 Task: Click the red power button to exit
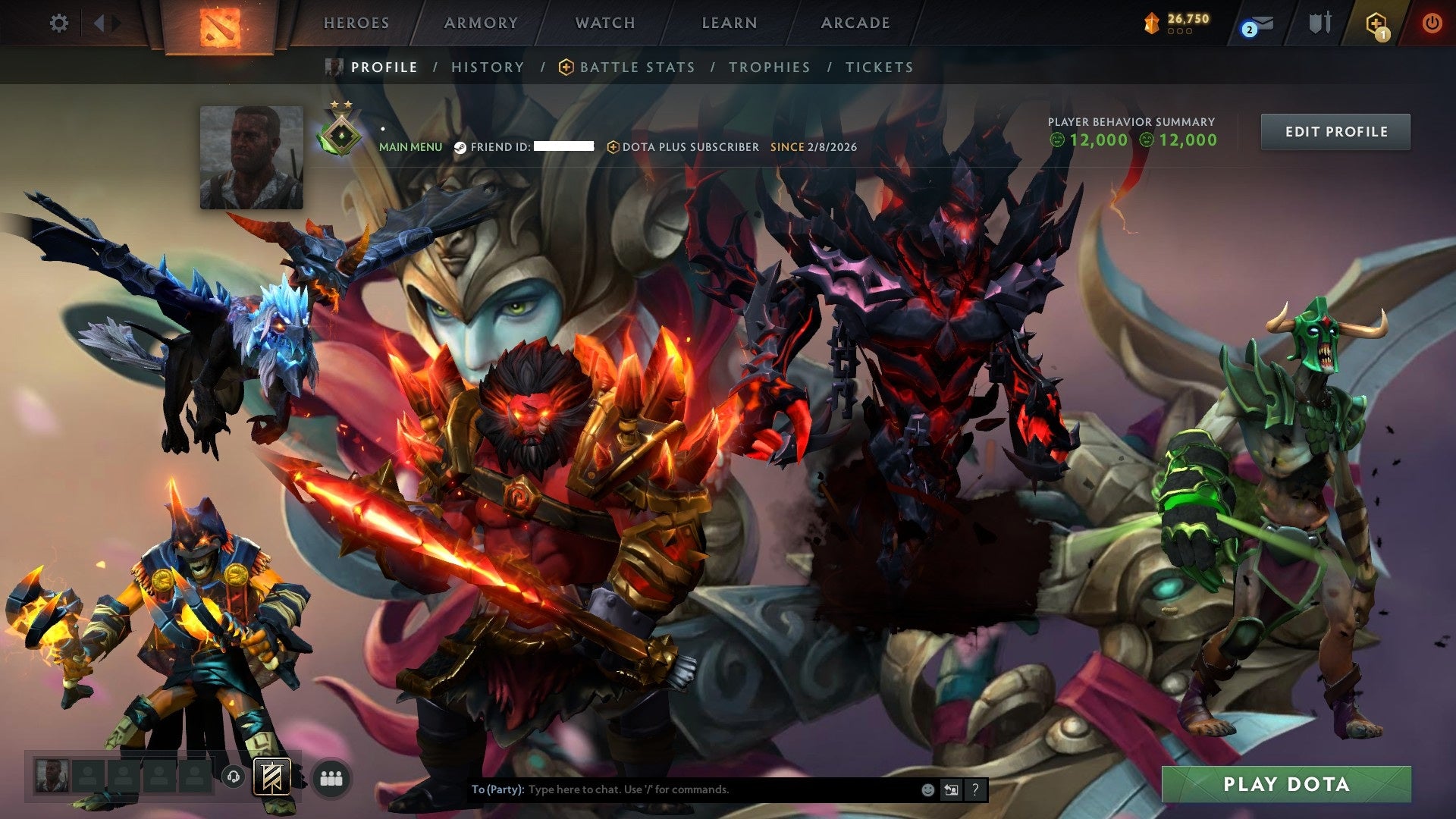click(x=1432, y=23)
